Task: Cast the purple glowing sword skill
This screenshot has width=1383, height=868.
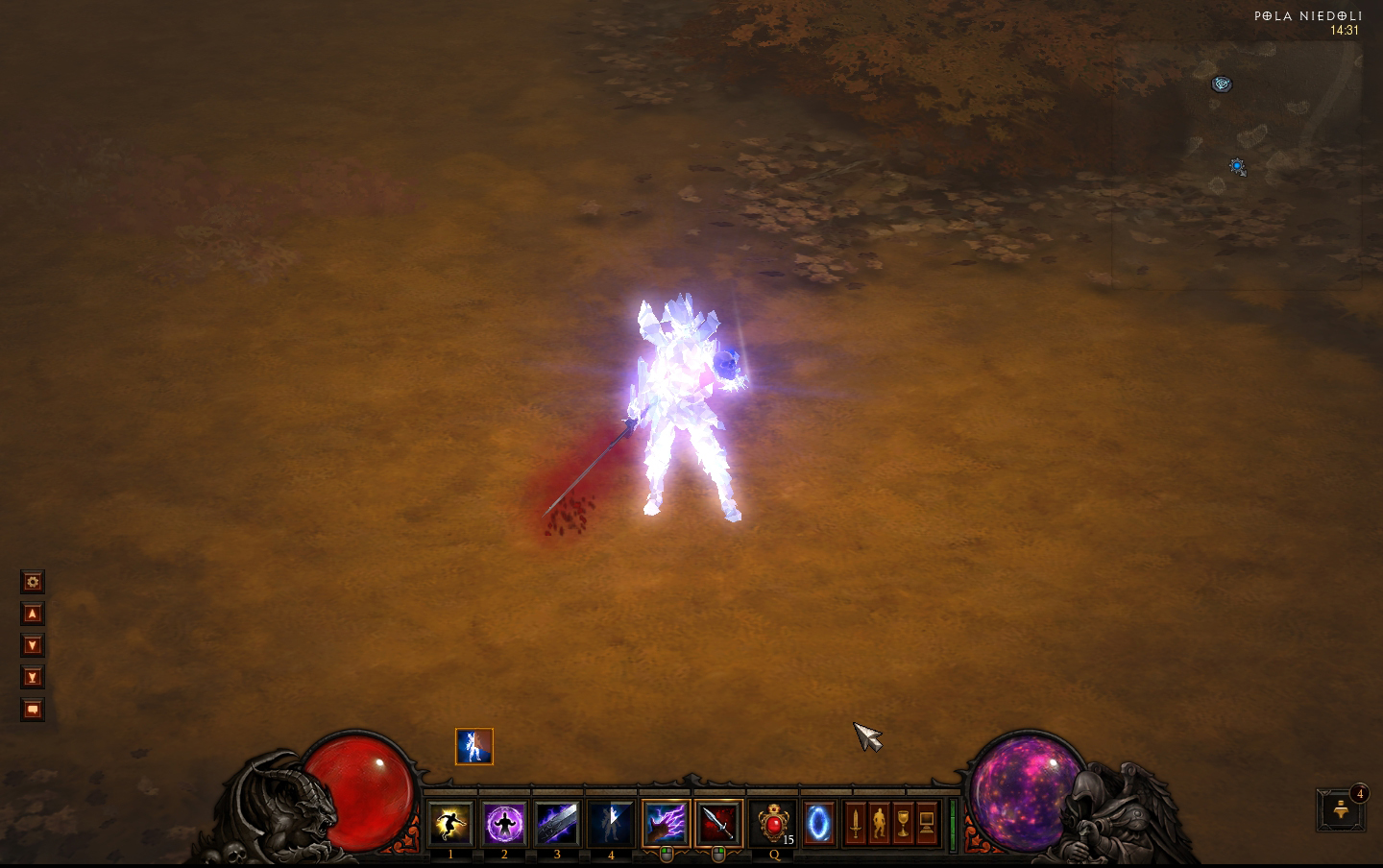Action: 557,823
